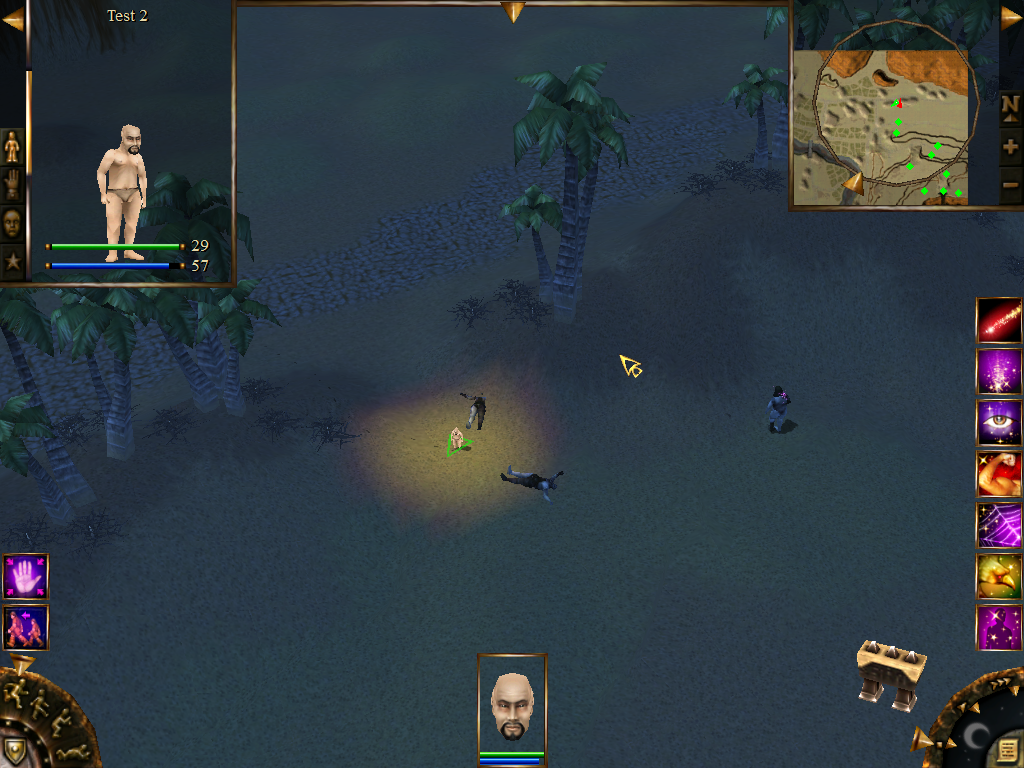Click the glowing open hand icon
This screenshot has height=768, width=1024.
[x=25, y=577]
